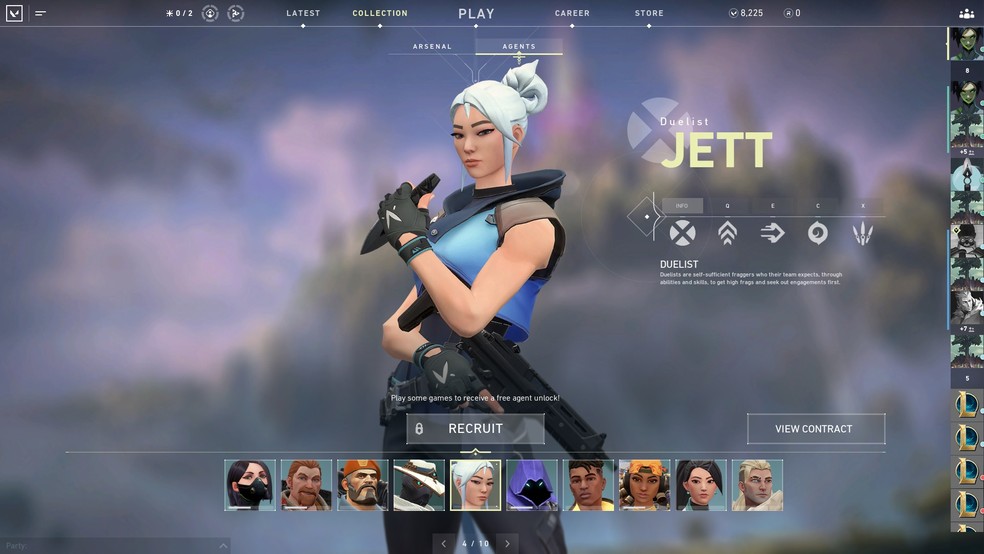The height and width of the screenshot is (554, 984).
Task: Switch to the Arsenal tab
Action: [x=432, y=47]
